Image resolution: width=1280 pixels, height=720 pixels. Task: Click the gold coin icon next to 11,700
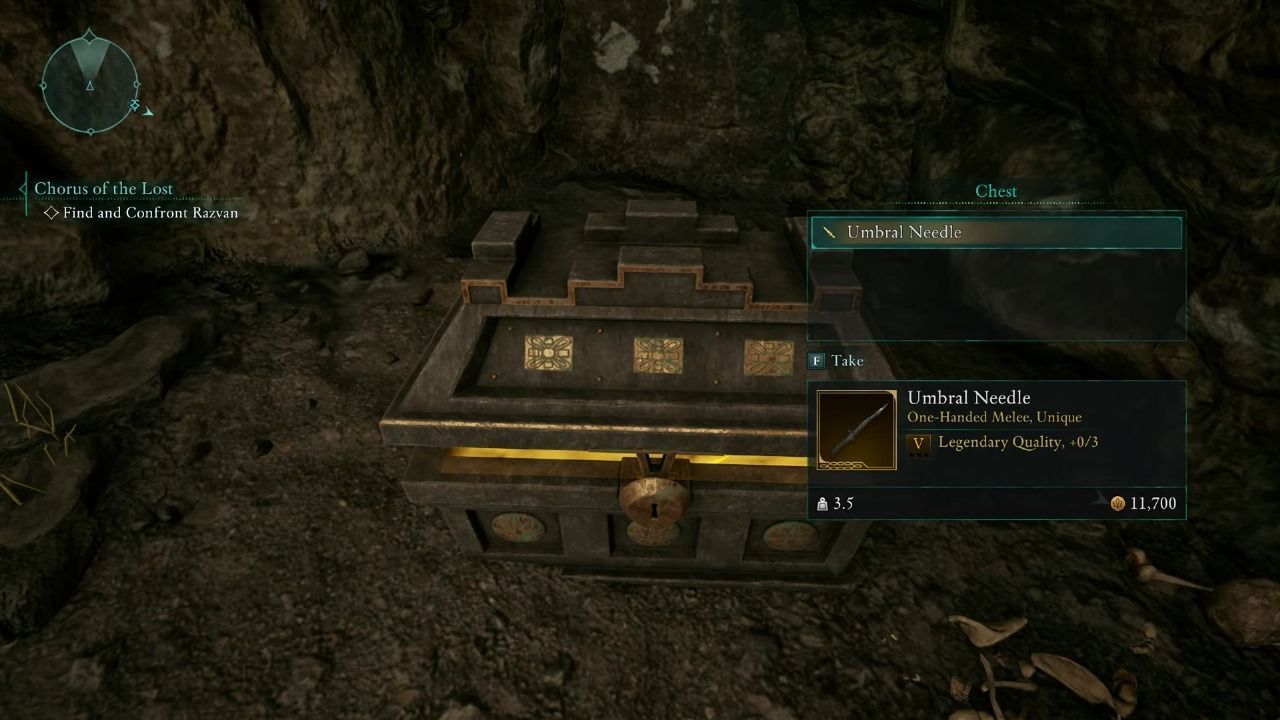click(1120, 503)
